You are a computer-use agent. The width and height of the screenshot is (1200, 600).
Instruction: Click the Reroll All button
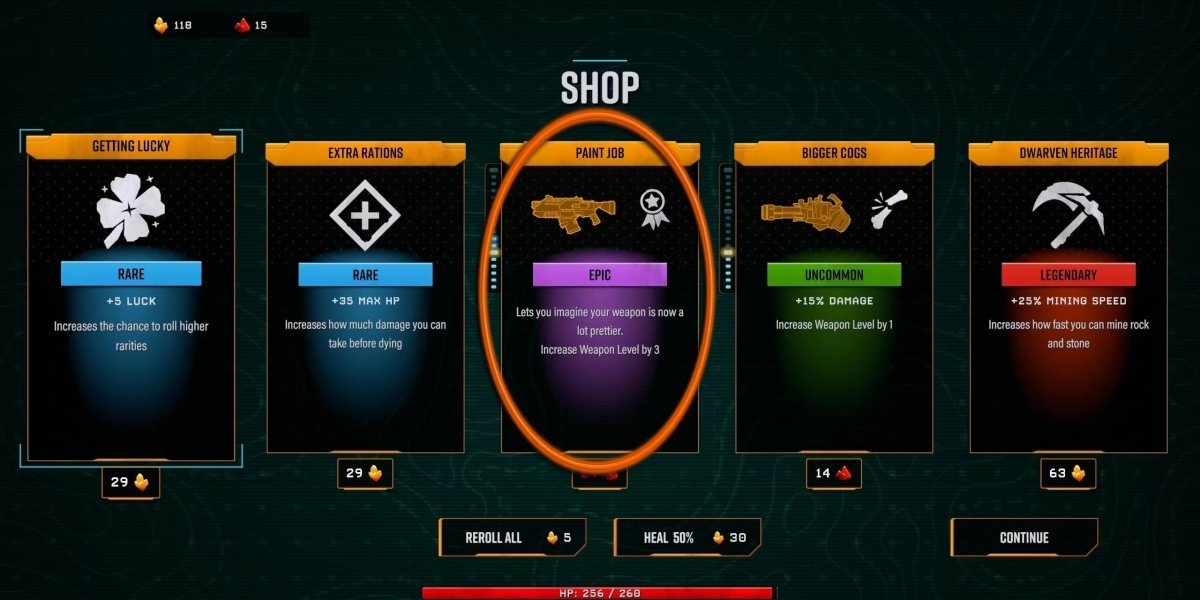(x=512, y=538)
